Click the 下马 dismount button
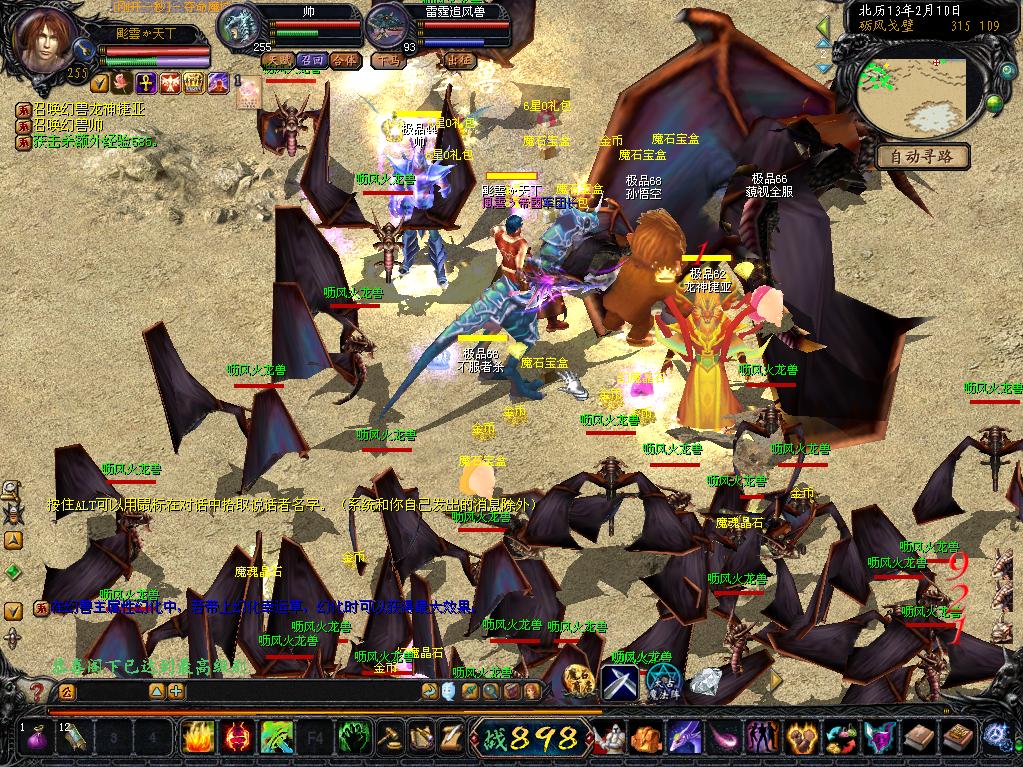The width and height of the screenshot is (1023, 767). 386,60
